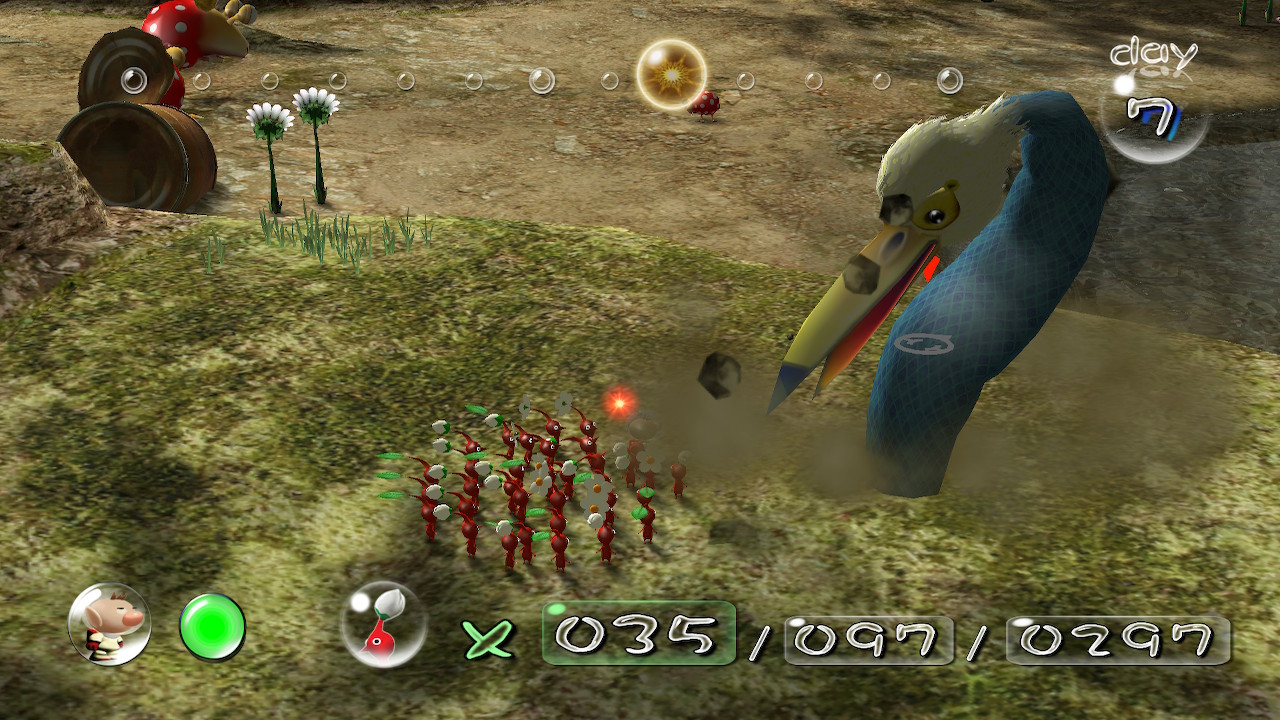Select the red Pikmin standby bubble

[x=383, y=625]
